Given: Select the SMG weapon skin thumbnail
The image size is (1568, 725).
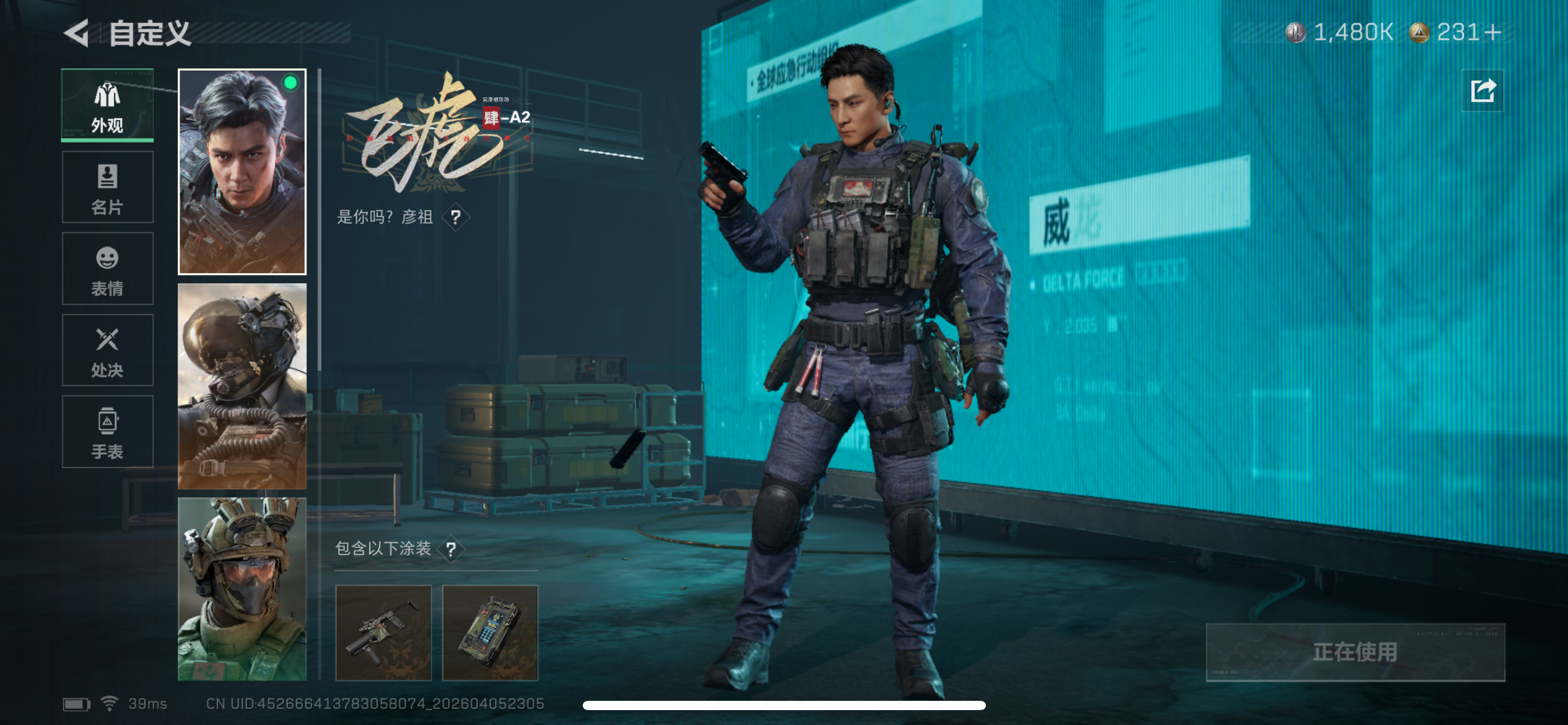Looking at the screenshot, I should tap(383, 633).
